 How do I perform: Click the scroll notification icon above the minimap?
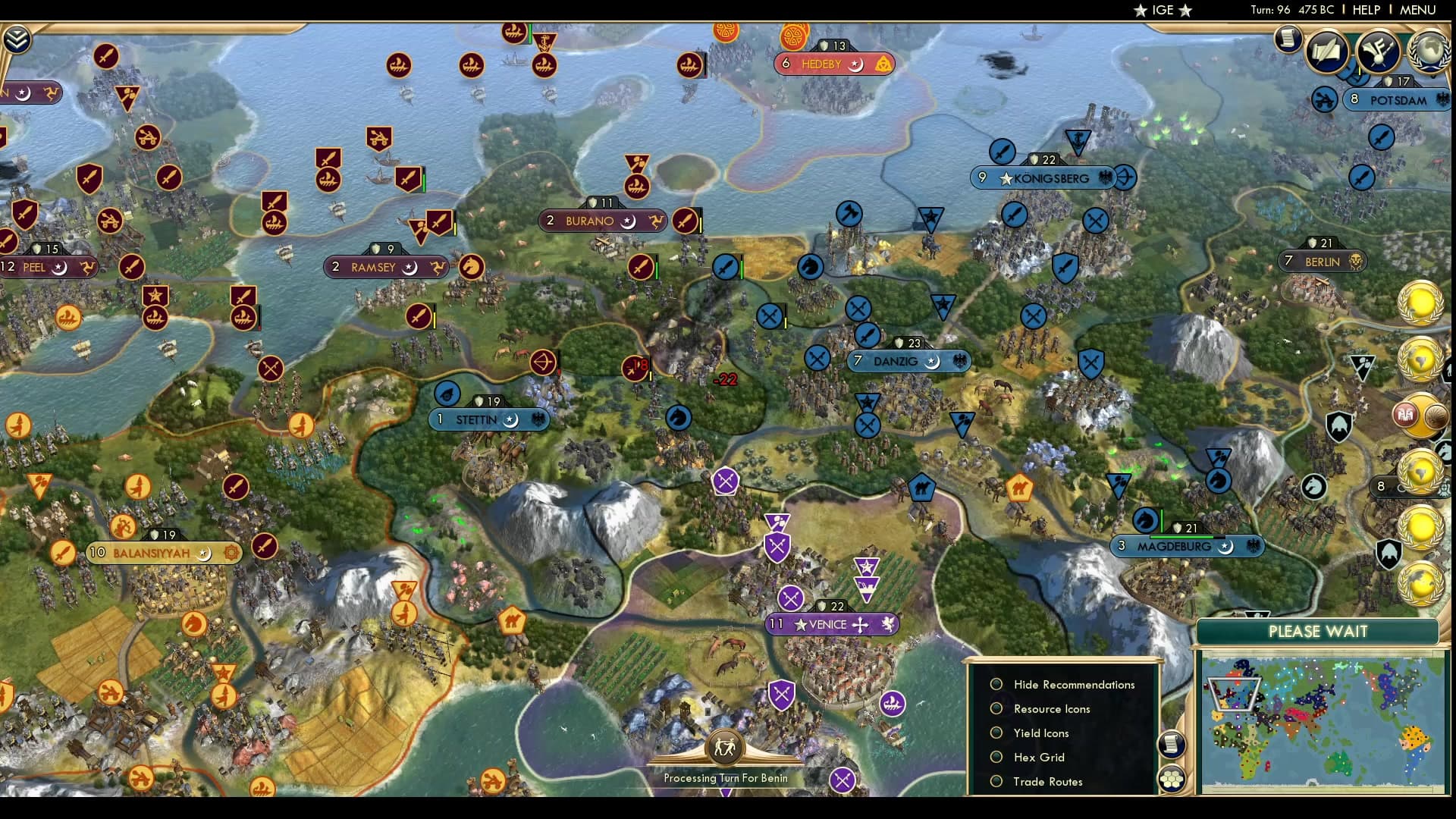1172,745
